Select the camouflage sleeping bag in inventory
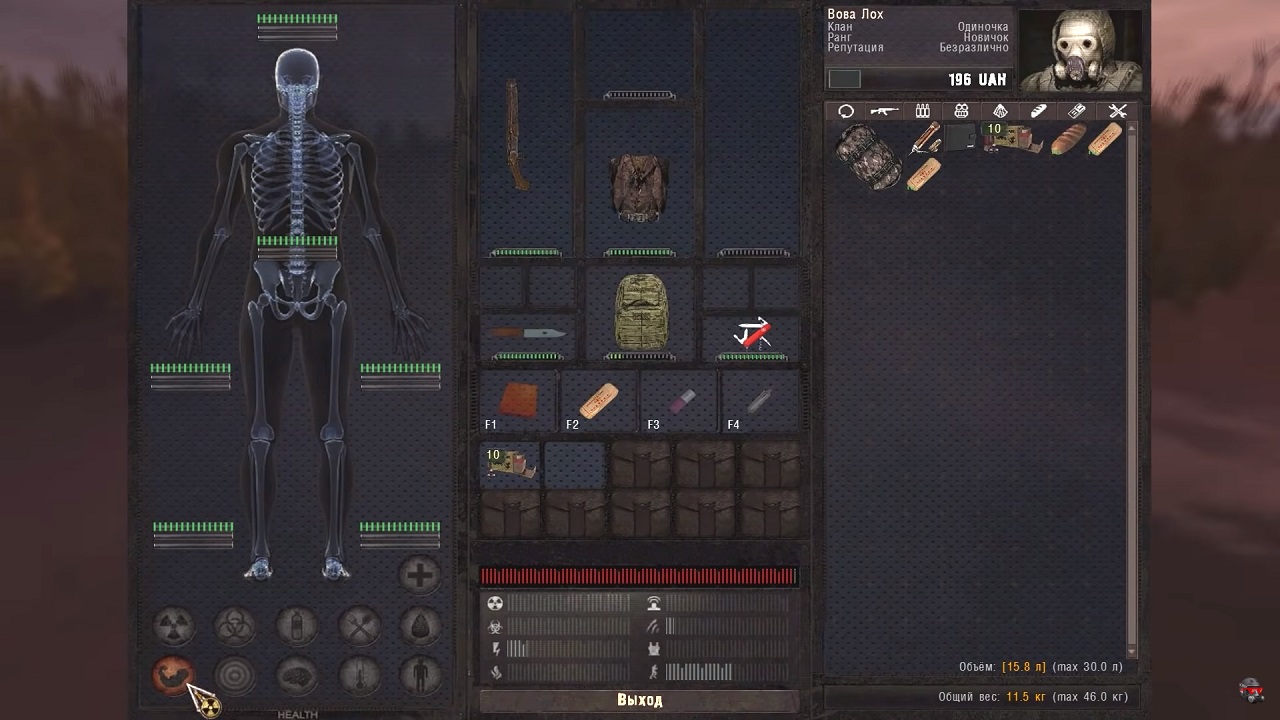1280x720 pixels. (866, 155)
